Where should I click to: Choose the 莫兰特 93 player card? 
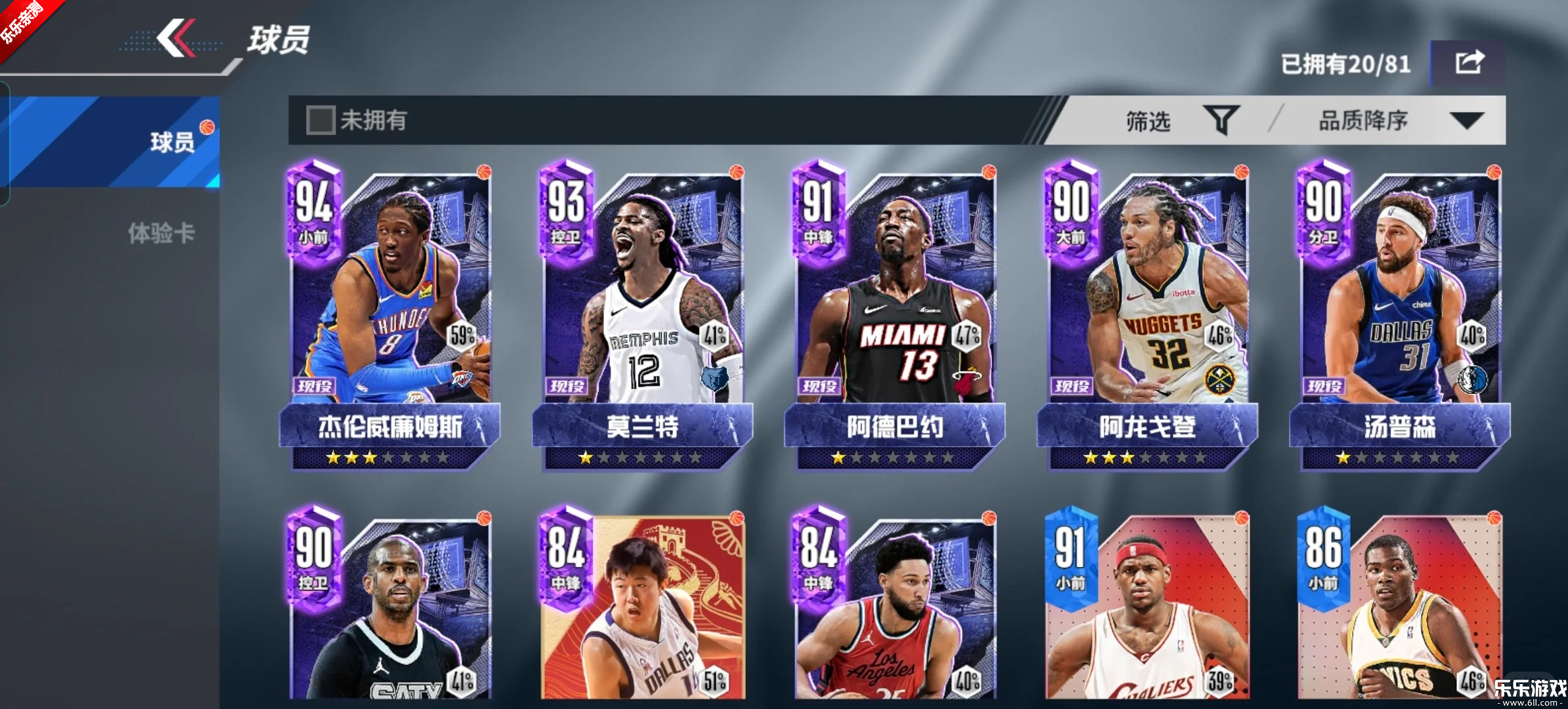pos(642,315)
